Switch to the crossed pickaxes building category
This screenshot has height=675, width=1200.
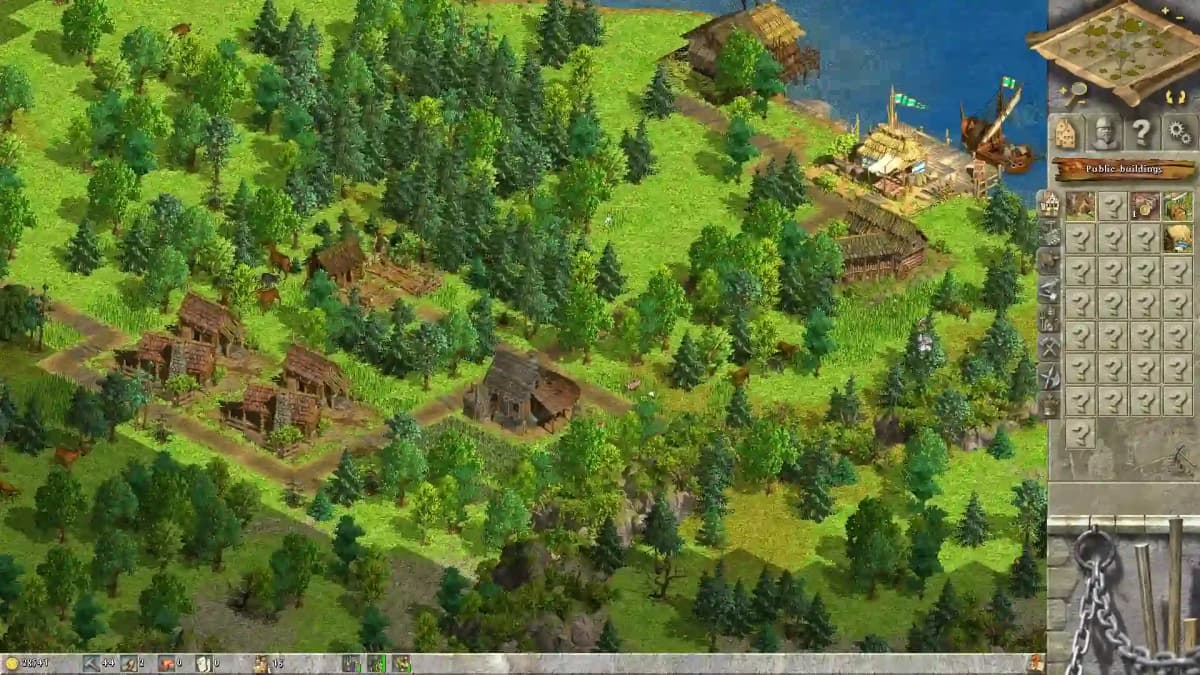pyautogui.click(x=1049, y=347)
